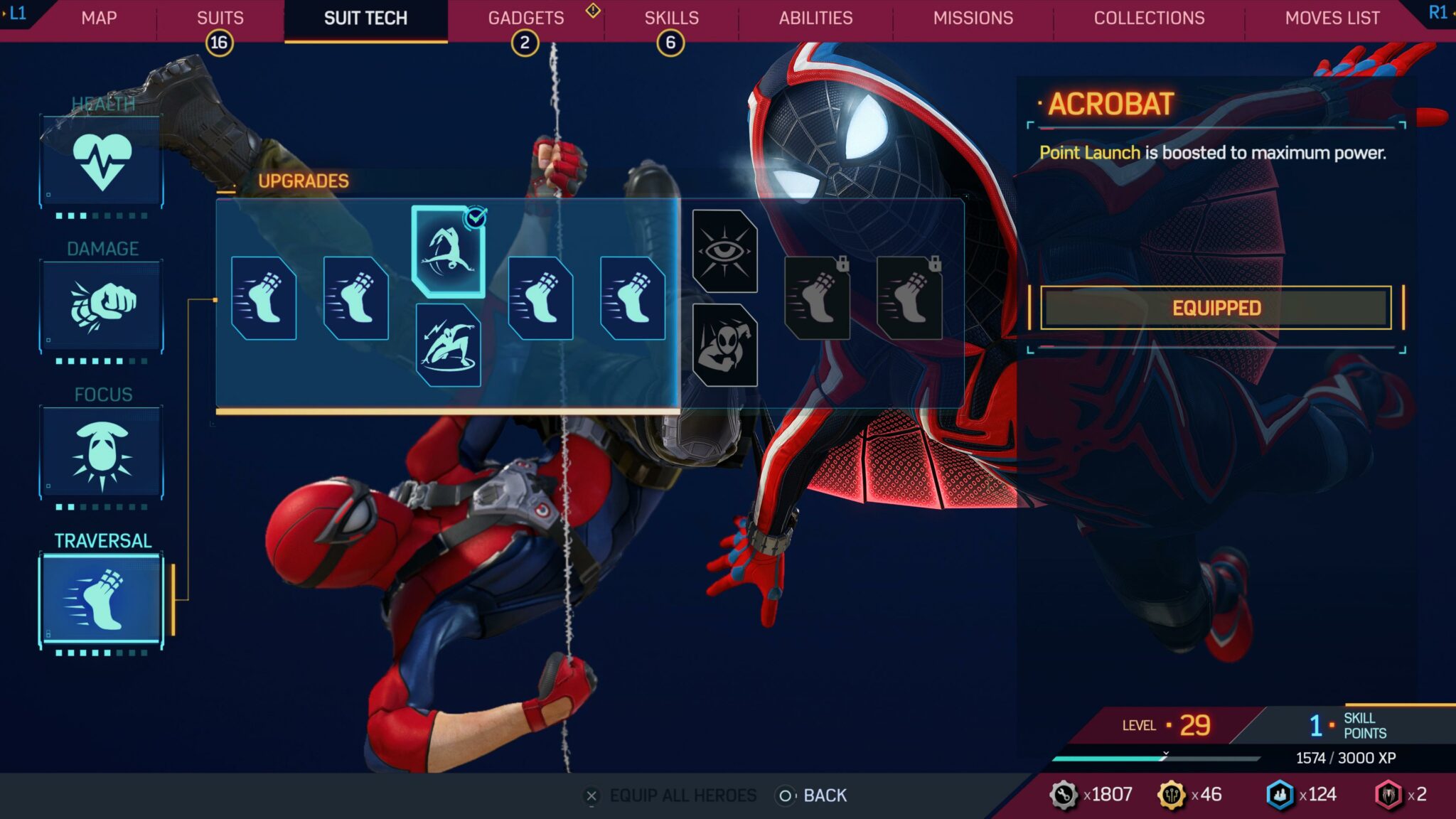
Task: Pick the masked figure upgrade icon
Action: 724,346
